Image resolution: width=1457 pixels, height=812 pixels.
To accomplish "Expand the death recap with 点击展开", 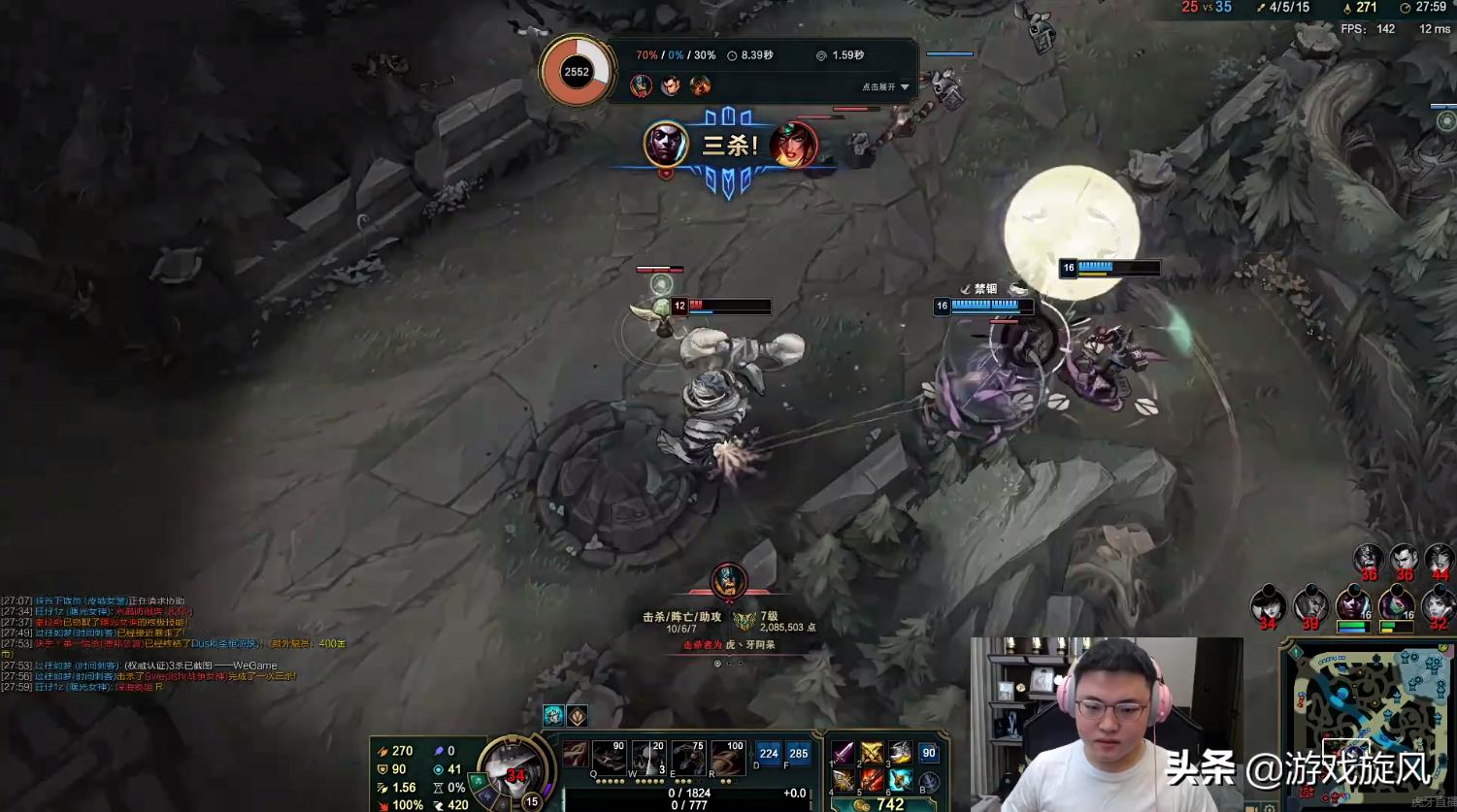I will [885, 87].
